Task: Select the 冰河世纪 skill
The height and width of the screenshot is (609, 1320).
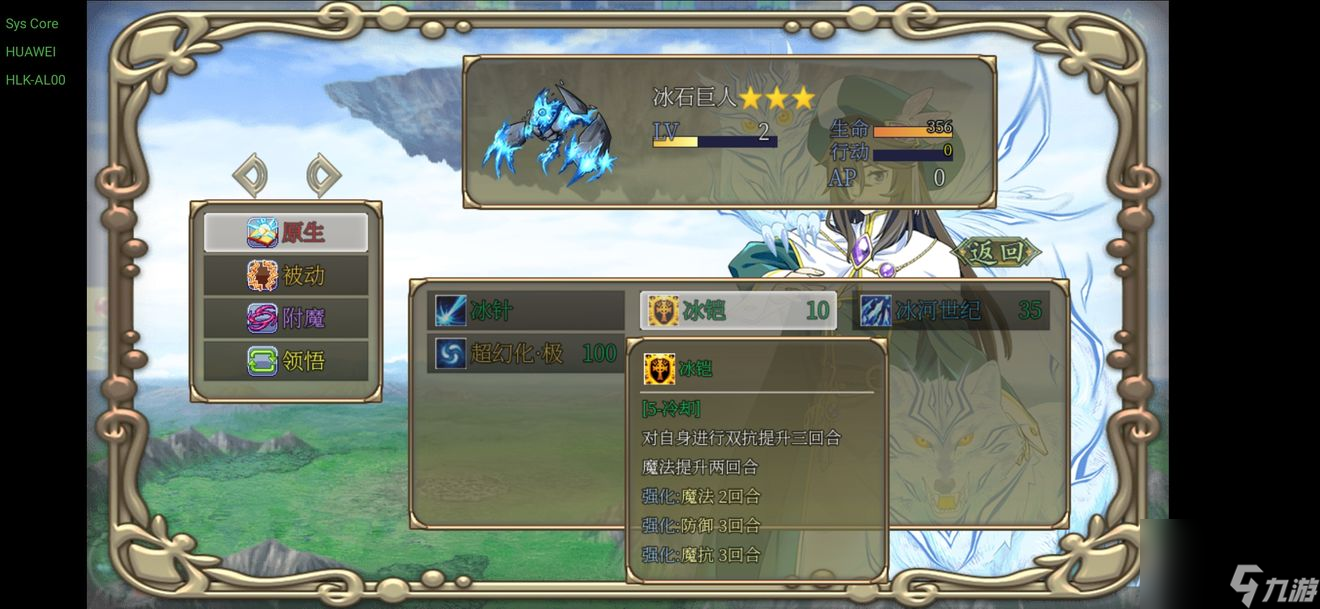Action: tap(951, 311)
